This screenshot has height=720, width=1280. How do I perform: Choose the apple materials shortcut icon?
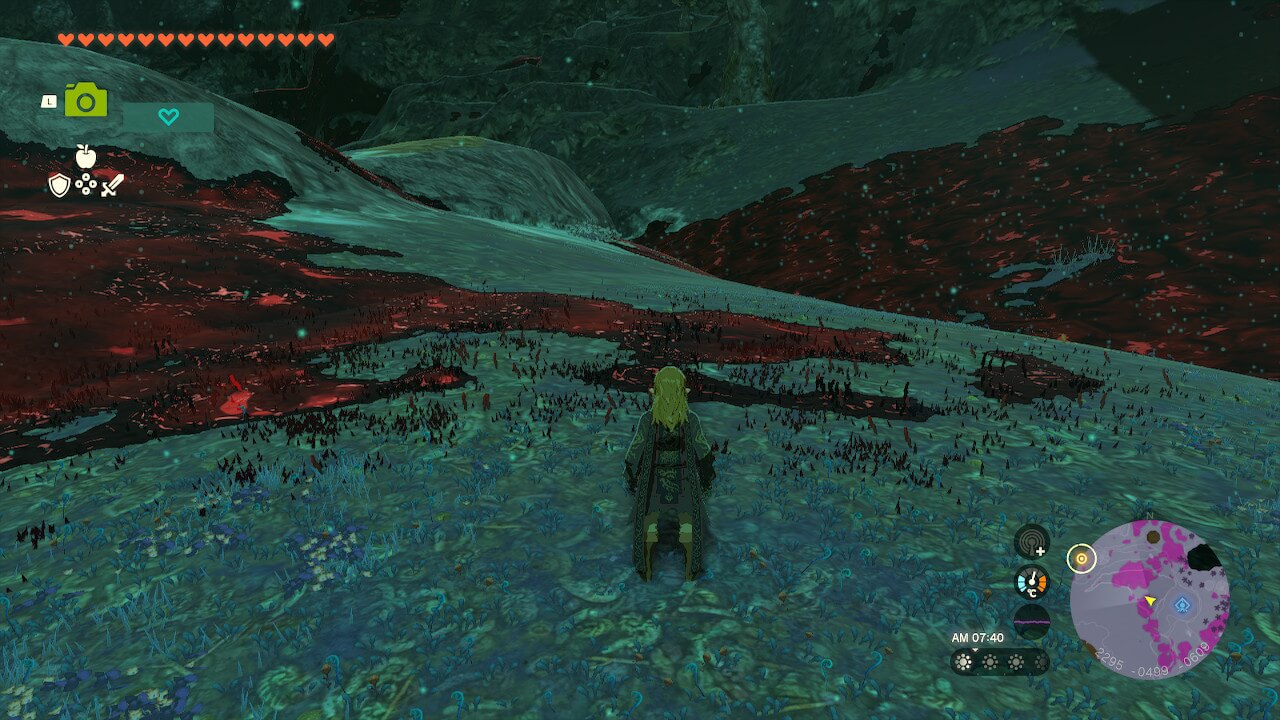[x=85, y=156]
